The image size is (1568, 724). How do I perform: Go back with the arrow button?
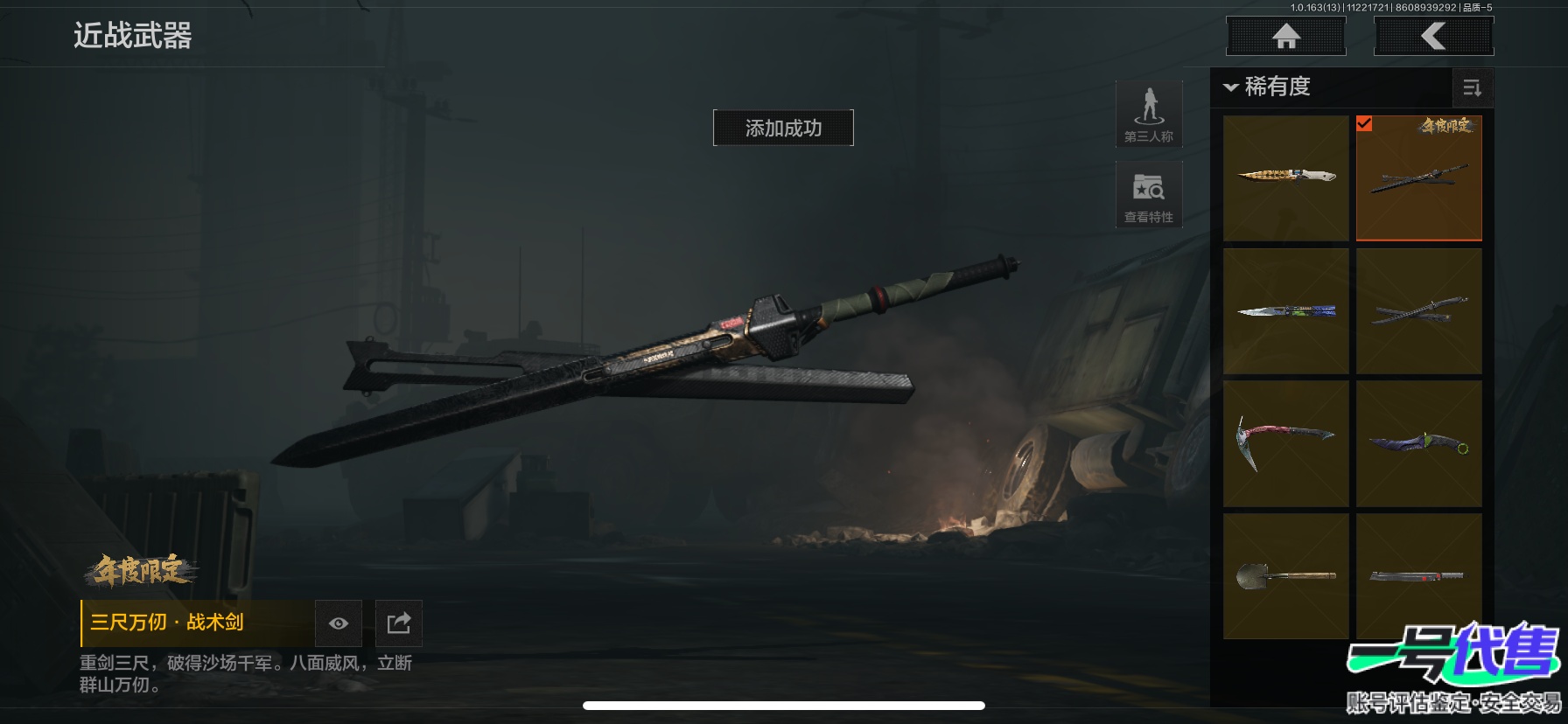coord(1433,37)
